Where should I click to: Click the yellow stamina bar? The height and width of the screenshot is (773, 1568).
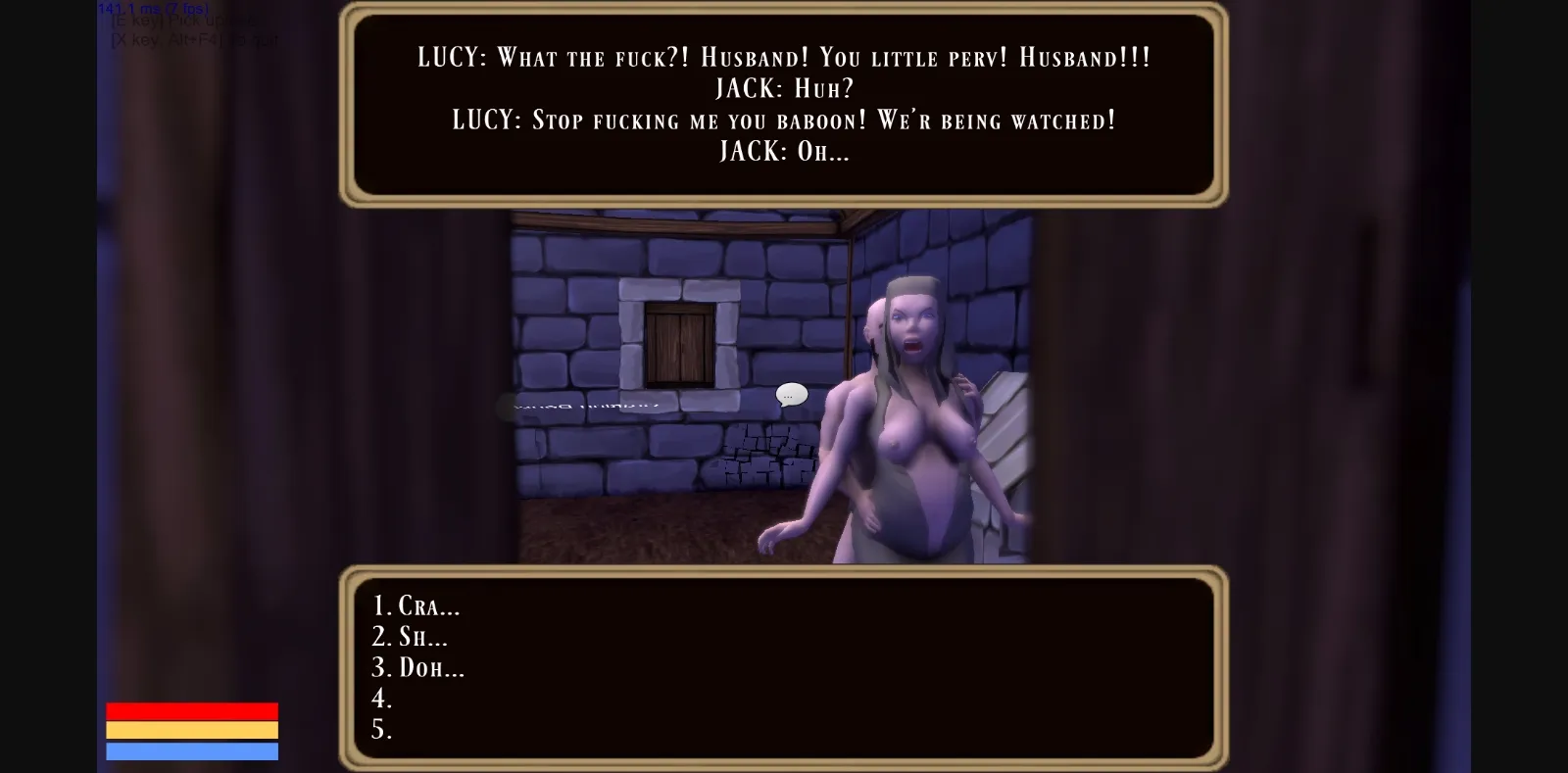point(191,731)
